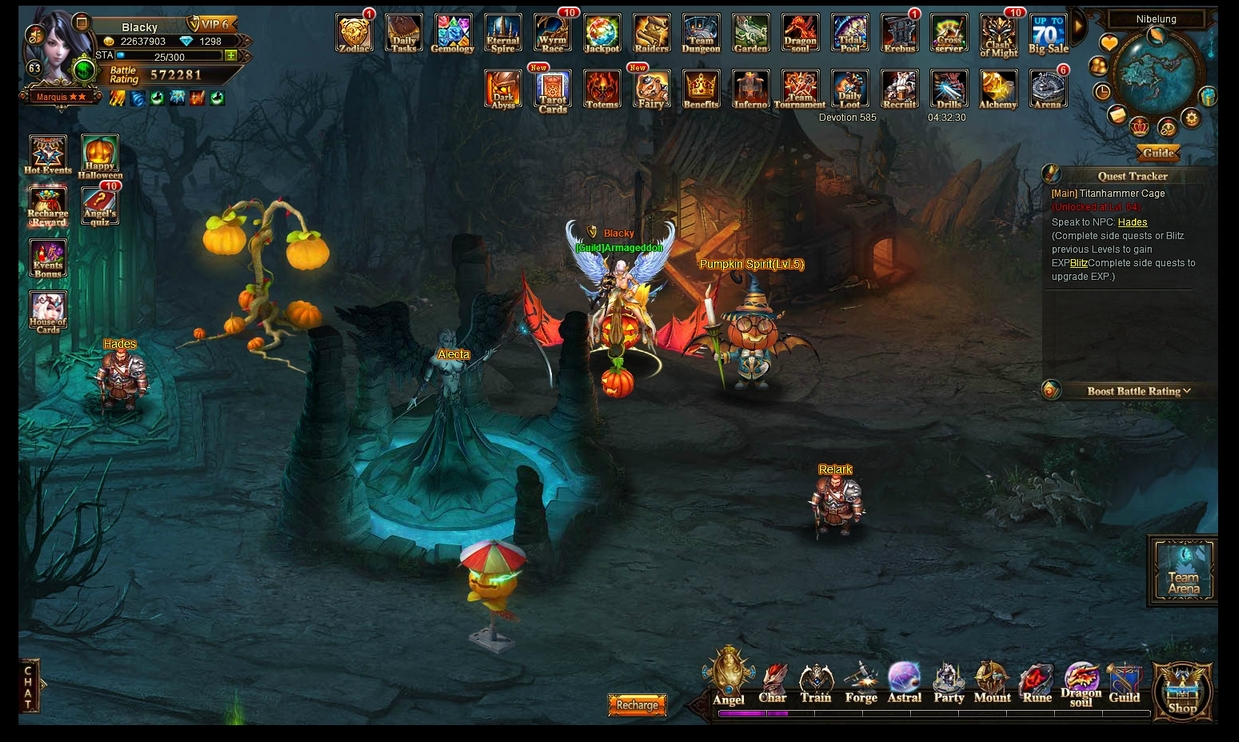
Task: Open the House of Cards event
Action: 47,311
